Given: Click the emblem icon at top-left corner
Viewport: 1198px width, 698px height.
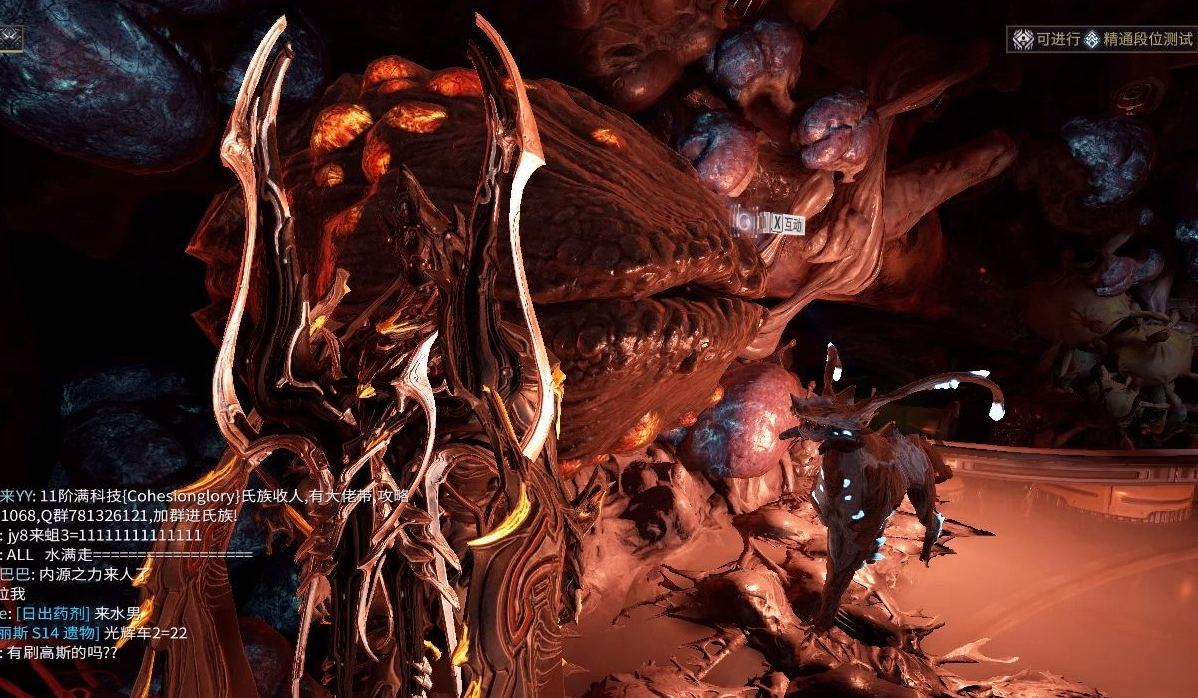Looking at the screenshot, I should tap(10, 38).
